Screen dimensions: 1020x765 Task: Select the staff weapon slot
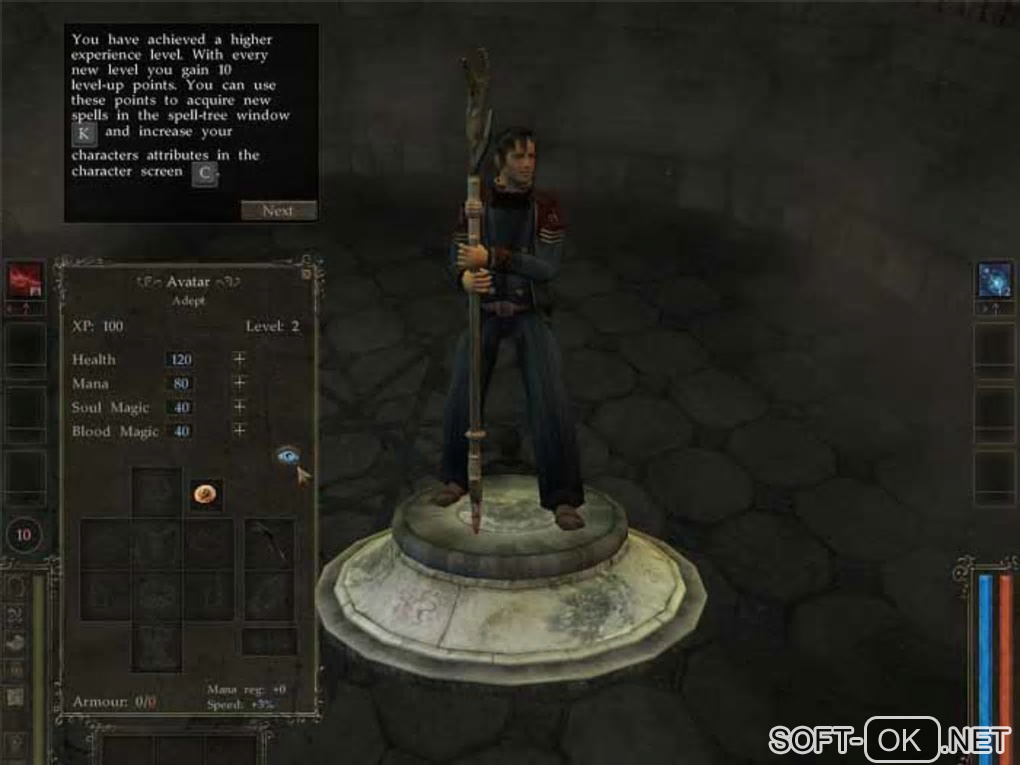pos(269,541)
